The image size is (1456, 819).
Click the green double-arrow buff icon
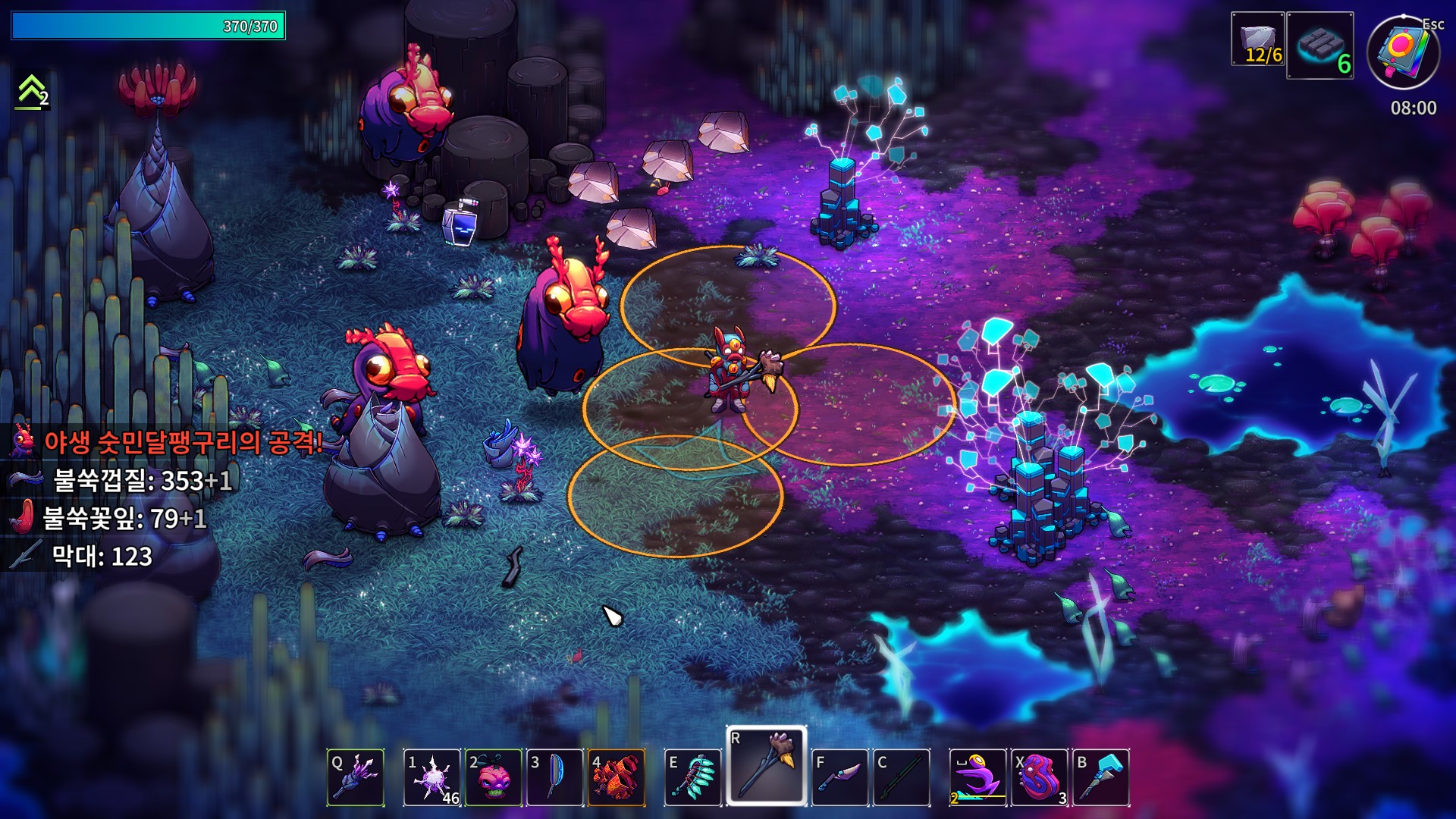pyautogui.click(x=32, y=93)
